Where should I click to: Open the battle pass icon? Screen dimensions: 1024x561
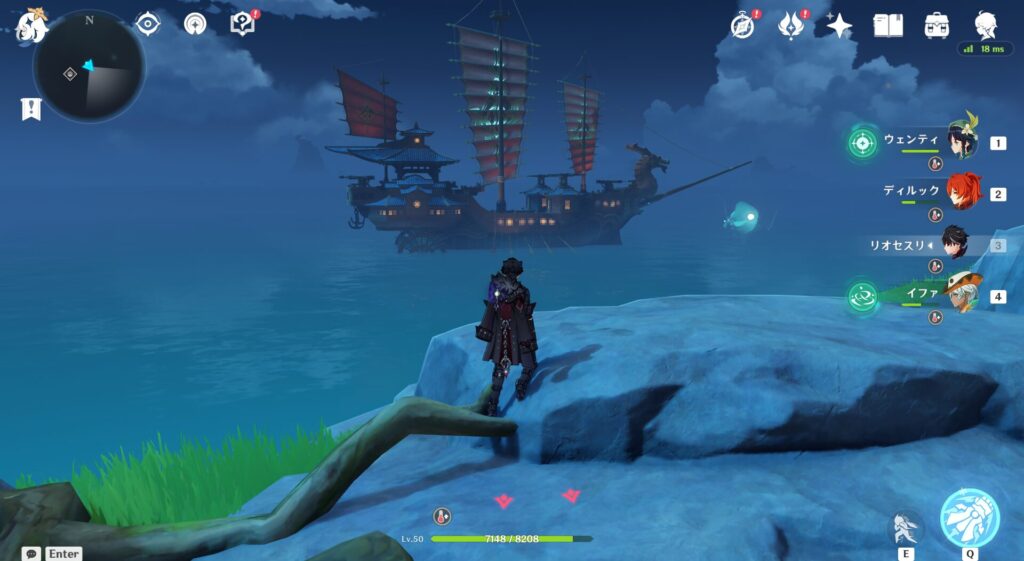[x=791, y=26]
